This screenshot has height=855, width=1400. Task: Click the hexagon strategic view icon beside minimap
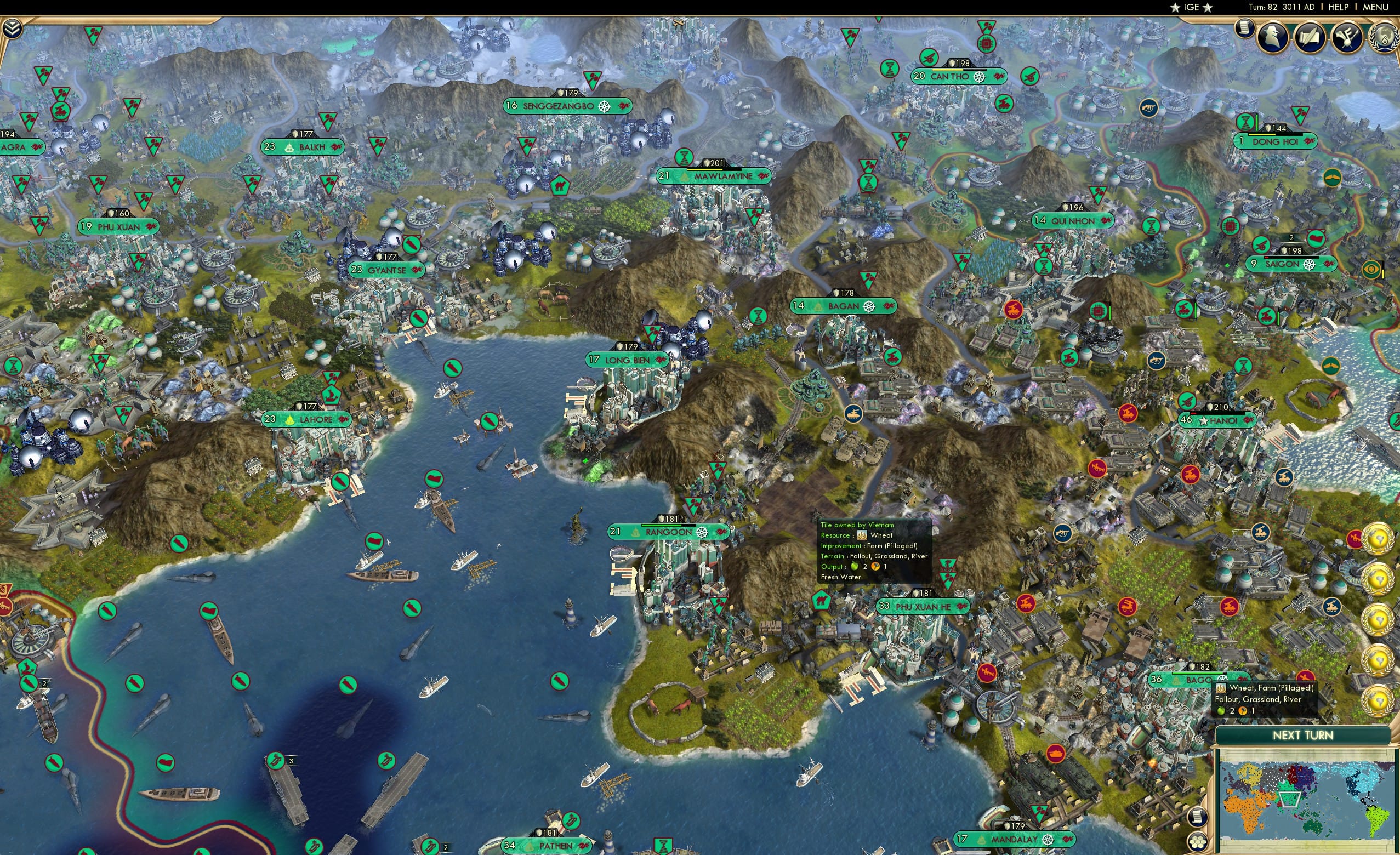tap(1197, 842)
